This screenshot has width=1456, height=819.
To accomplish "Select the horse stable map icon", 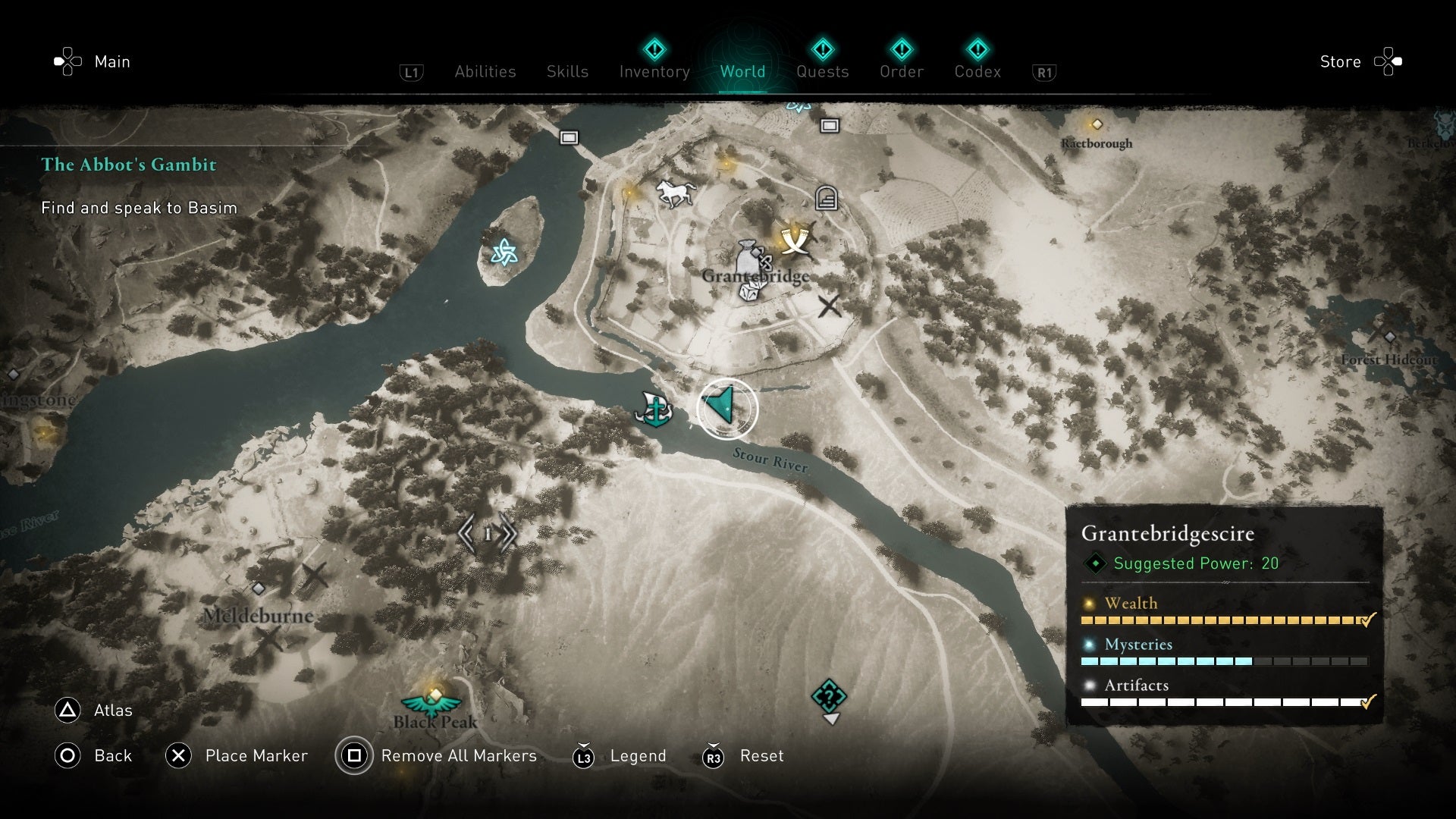I will click(x=675, y=193).
